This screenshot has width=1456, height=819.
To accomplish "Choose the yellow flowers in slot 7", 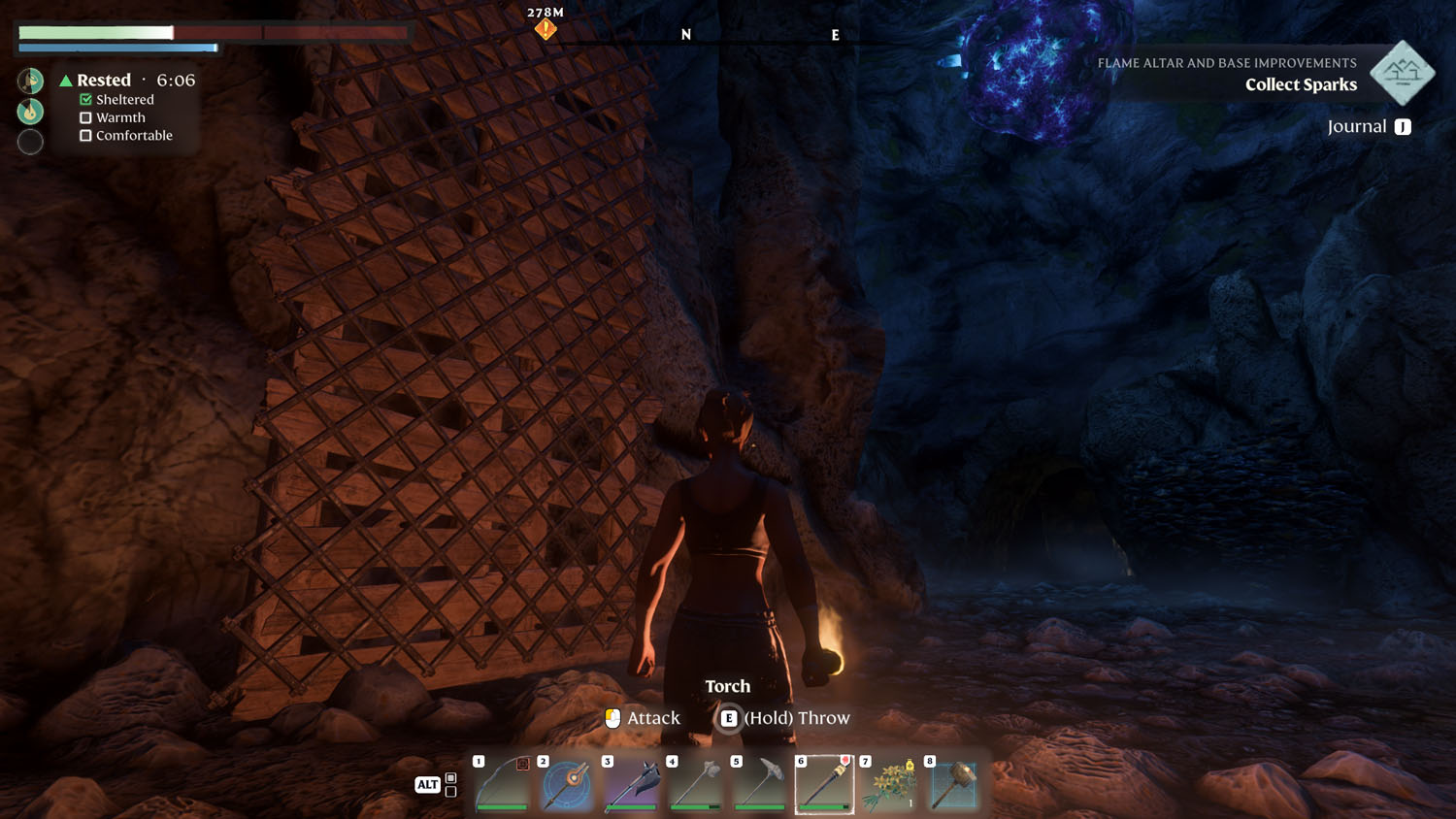I will pyautogui.click(x=888, y=784).
